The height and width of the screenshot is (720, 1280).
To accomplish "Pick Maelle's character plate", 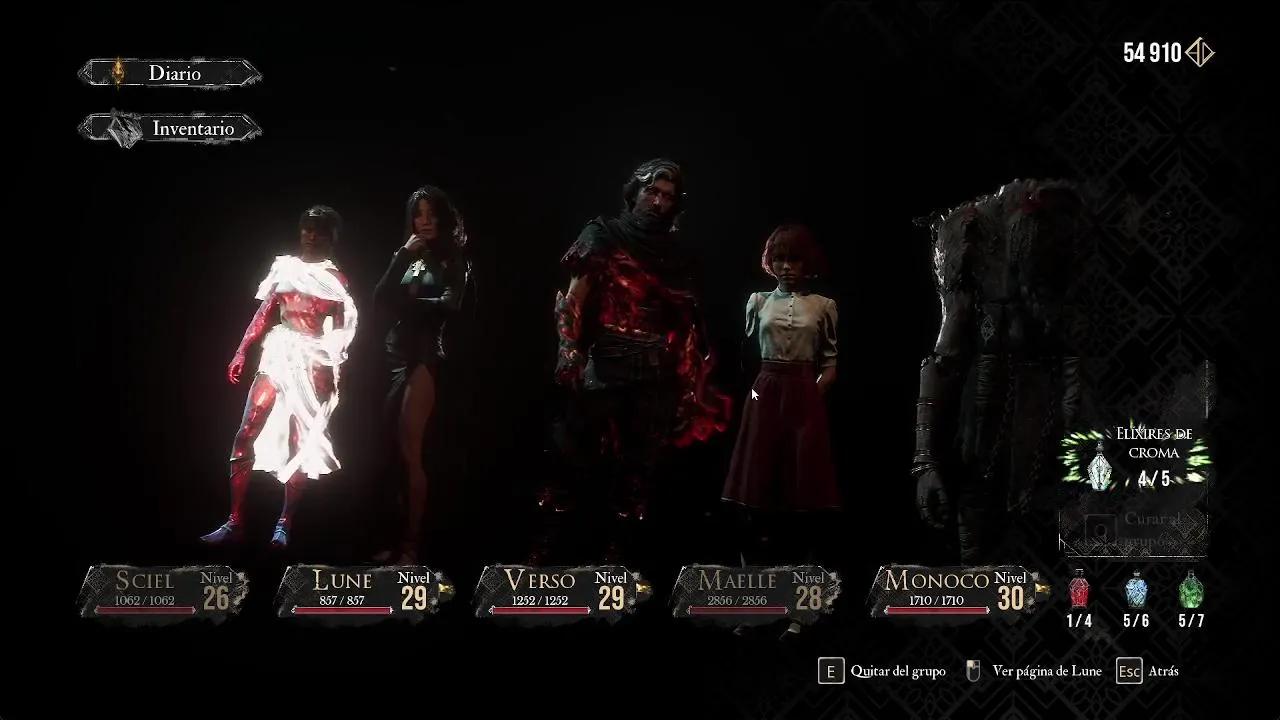I will point(757,590).
